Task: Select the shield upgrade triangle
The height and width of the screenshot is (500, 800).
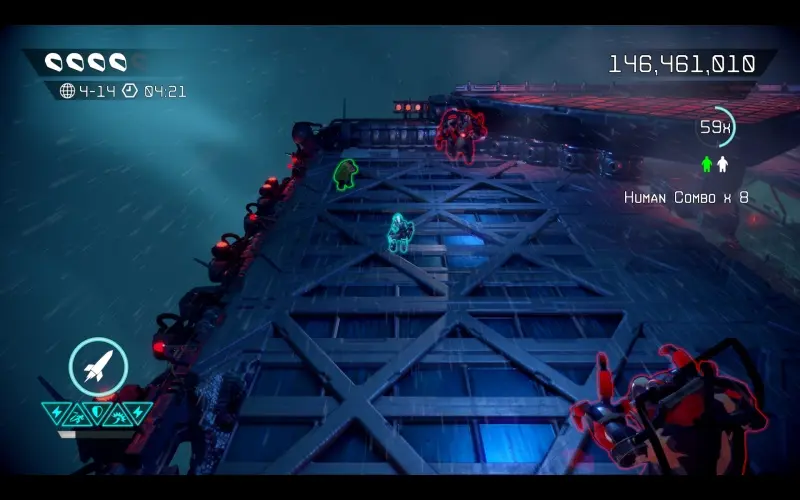Action: point(97,413)
